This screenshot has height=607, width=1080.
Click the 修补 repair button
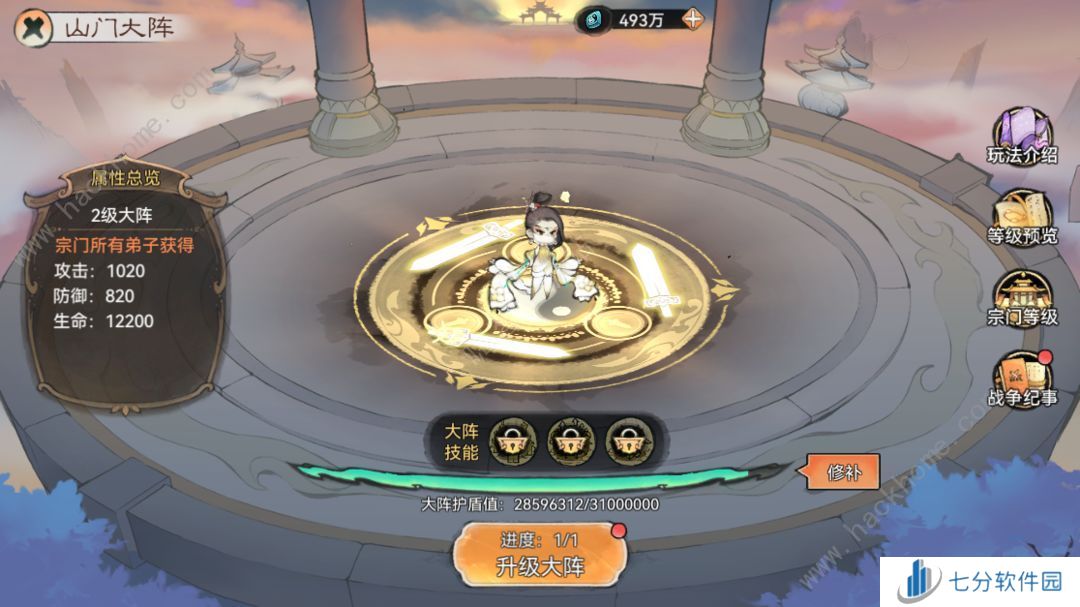pos(841,470)
